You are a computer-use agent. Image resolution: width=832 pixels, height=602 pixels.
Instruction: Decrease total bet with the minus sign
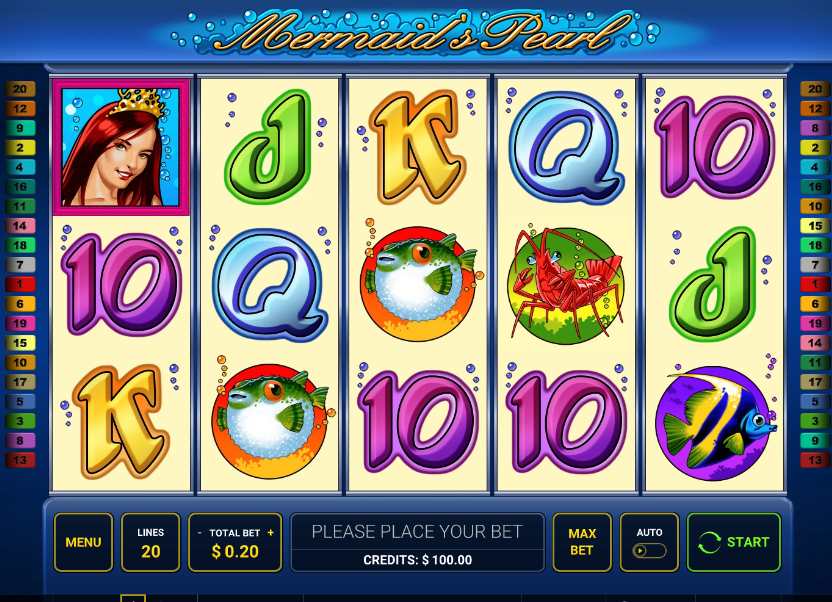tap(199, 533)
